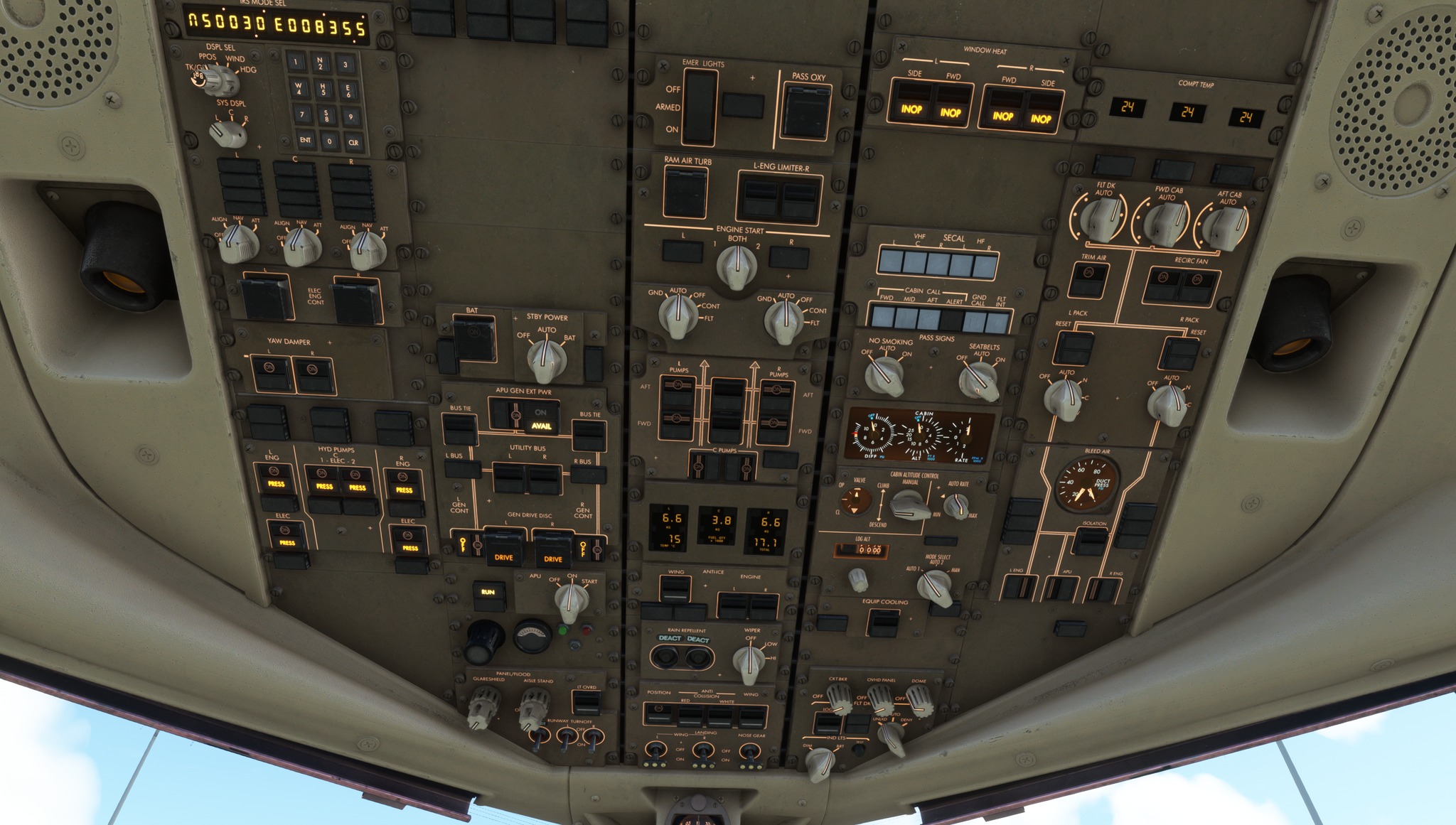
Task: Toggle the PASS OXY switch
Action: [x=806, y=112]
